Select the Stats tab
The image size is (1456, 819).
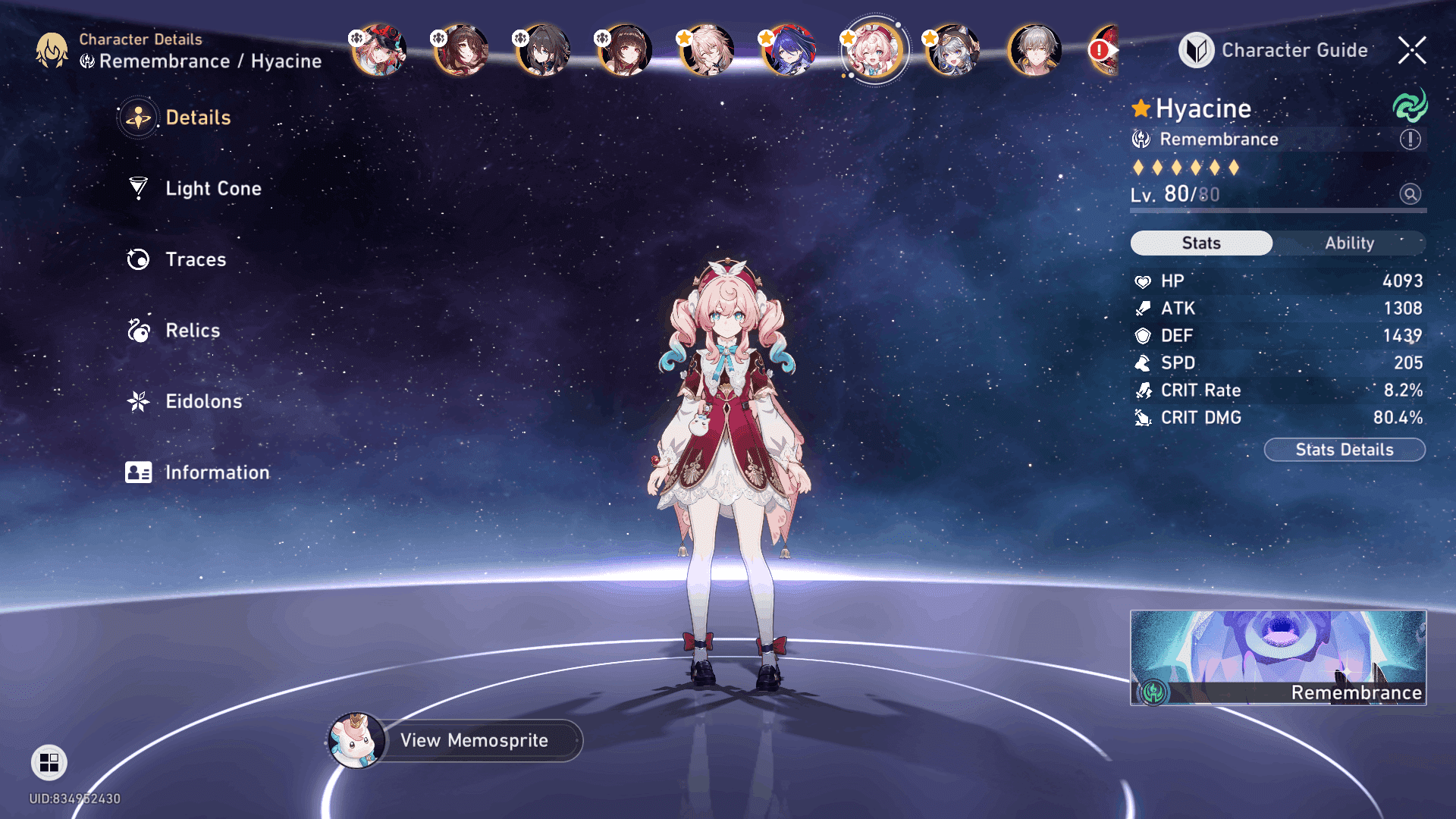click(x=1201, y=243)
